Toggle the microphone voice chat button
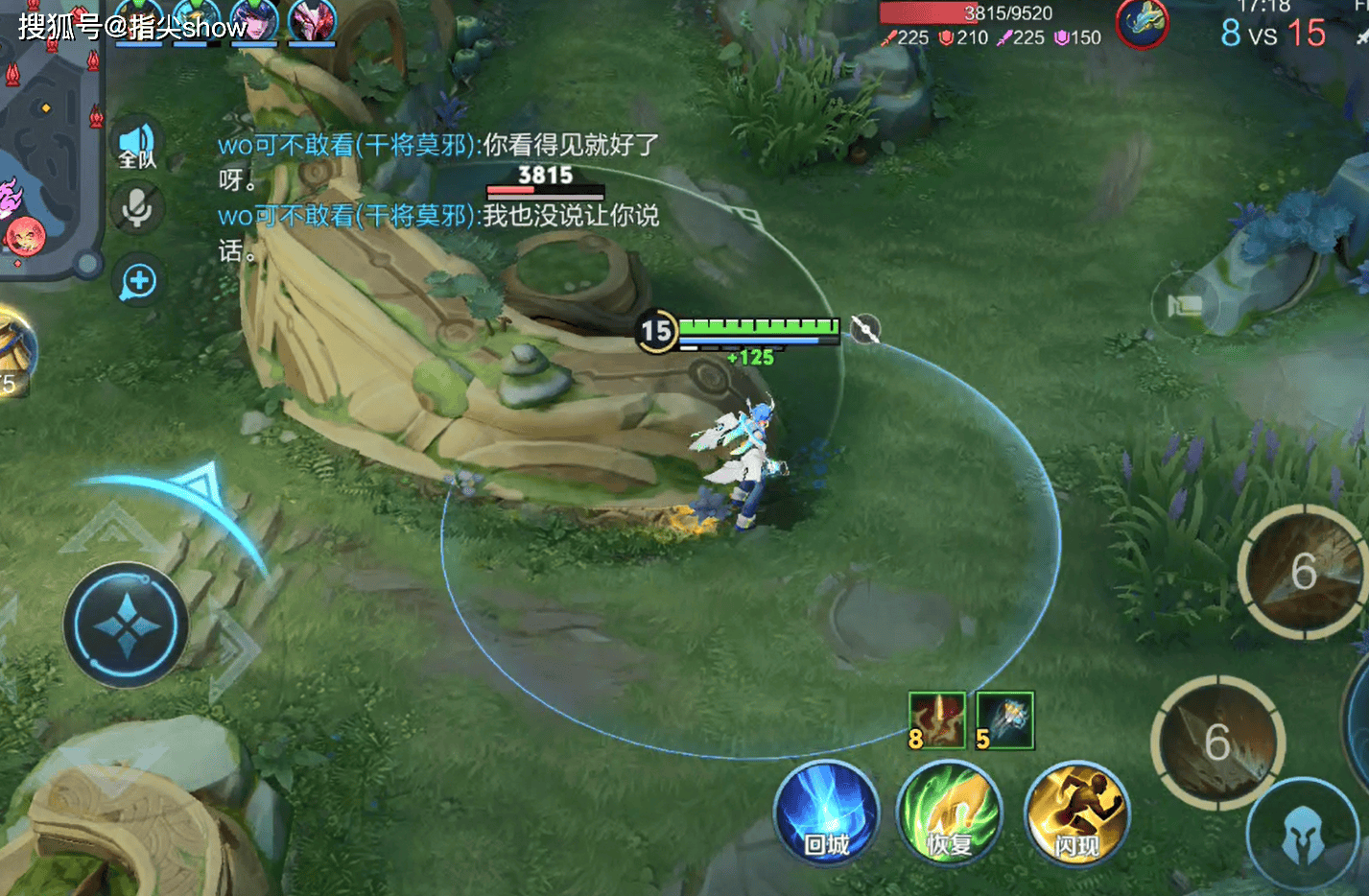This screenshot has width=1369, height=896. [137, 207]
